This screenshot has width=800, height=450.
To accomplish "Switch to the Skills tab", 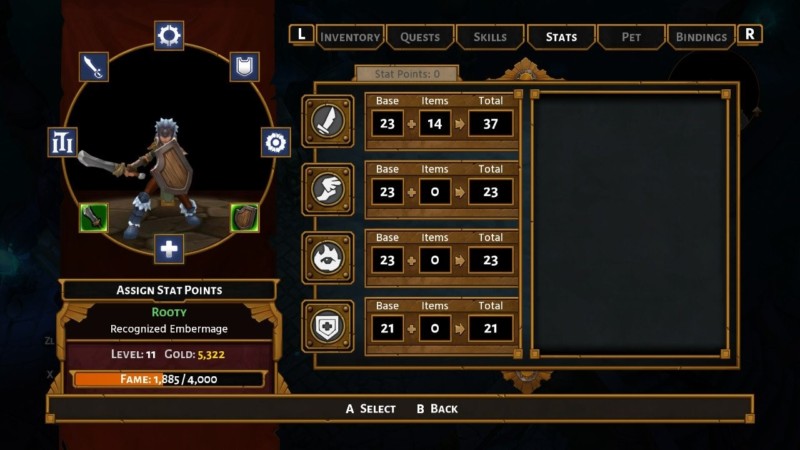I will [490, 37].
